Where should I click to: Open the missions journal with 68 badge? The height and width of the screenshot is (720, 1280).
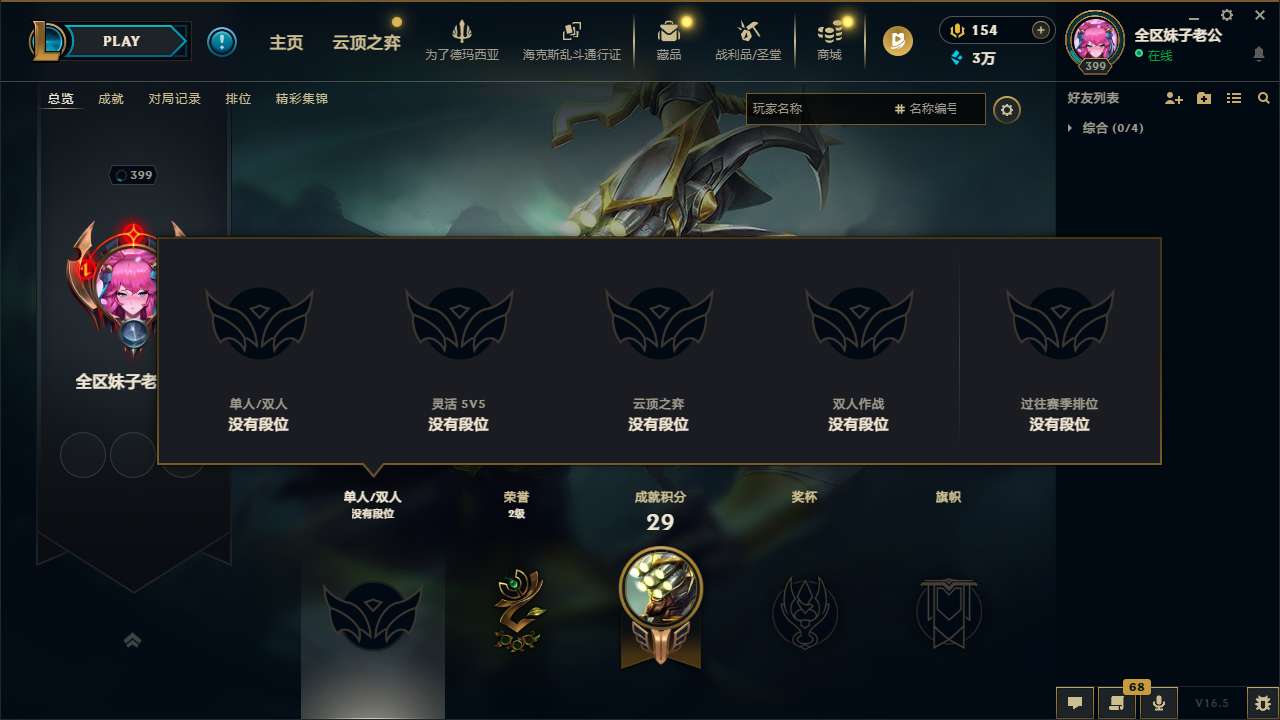click(1115, 703)
